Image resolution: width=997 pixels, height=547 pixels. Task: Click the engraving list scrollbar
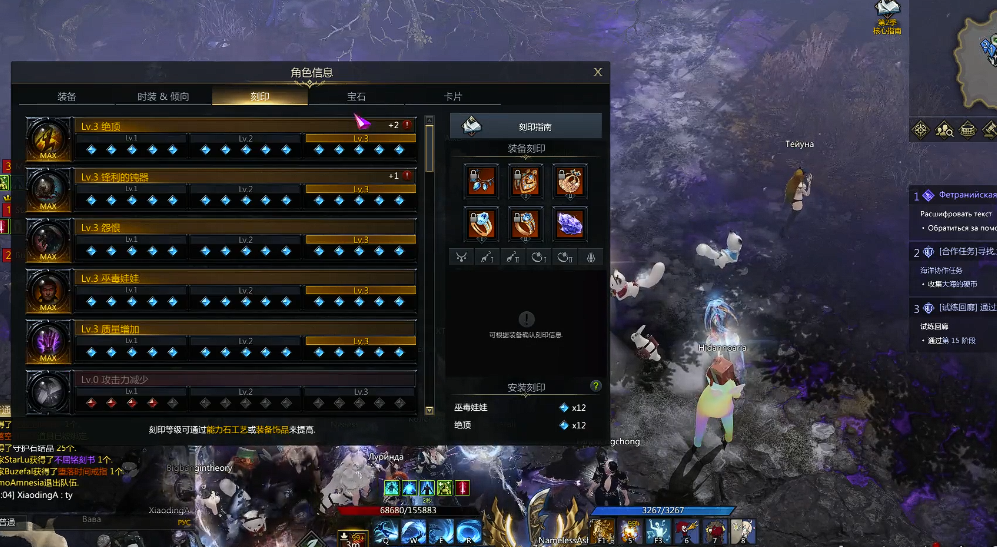point(430,150)
